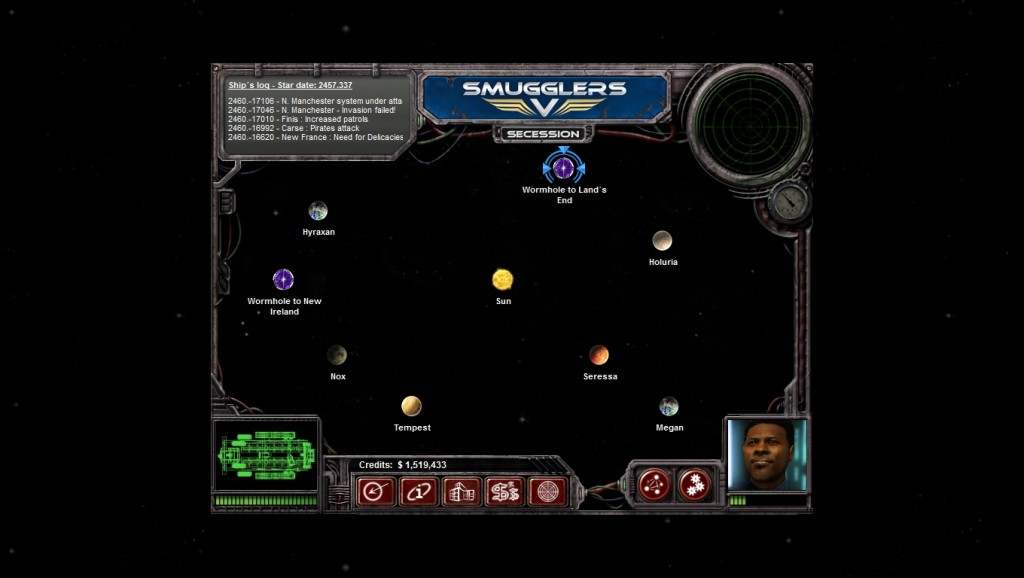The height and width of the screenshot is (578, 1024).
Task: Set course for planet Nox
Action: pos(337,355)
